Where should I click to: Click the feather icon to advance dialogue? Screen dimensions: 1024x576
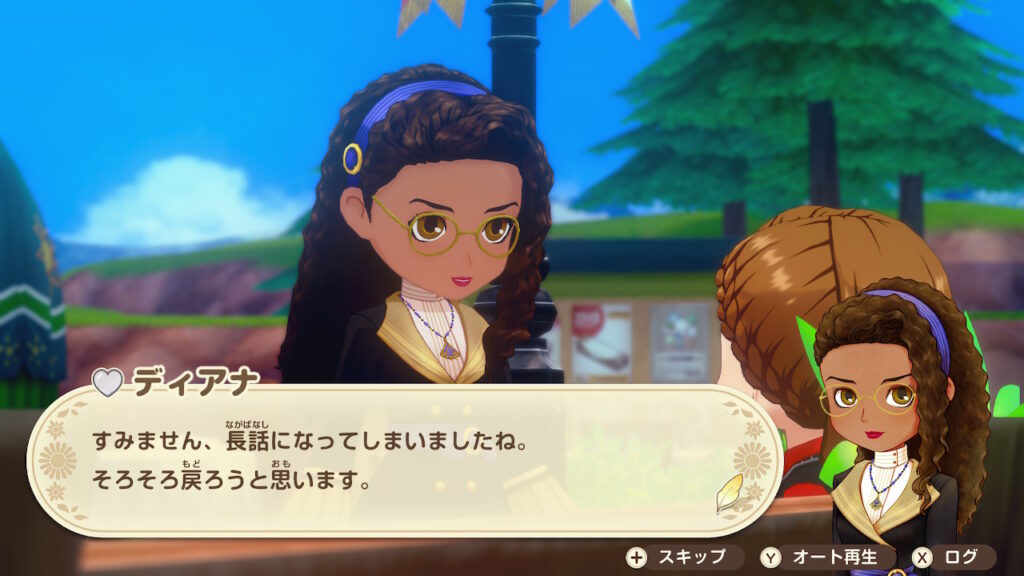tap(729, 493)
